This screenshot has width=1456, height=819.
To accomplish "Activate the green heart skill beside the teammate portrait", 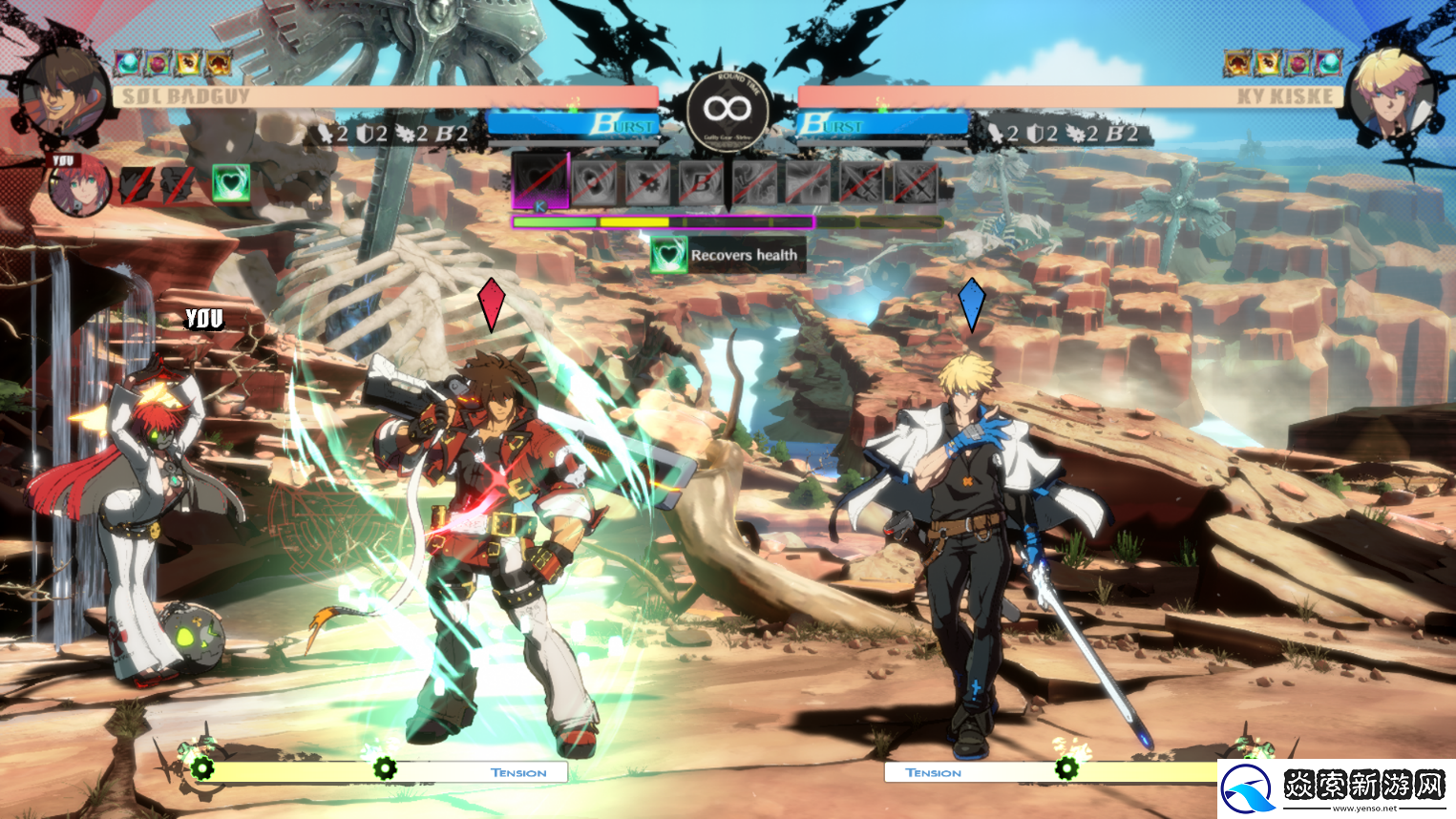I will [230, 183].
